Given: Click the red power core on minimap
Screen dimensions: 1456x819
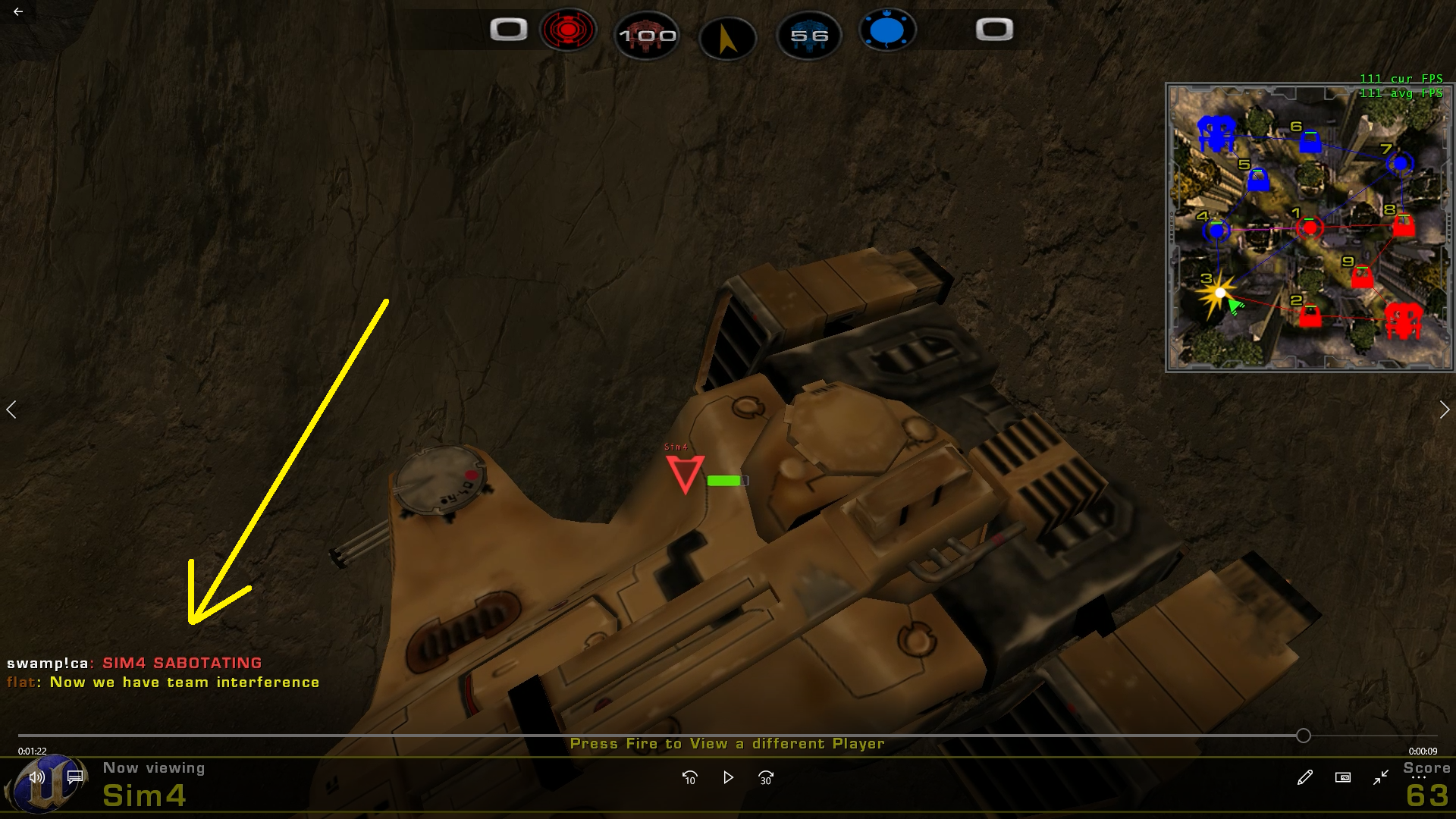Looking at the screenshot, I should pyautogui.click(x=1403, y=320).
